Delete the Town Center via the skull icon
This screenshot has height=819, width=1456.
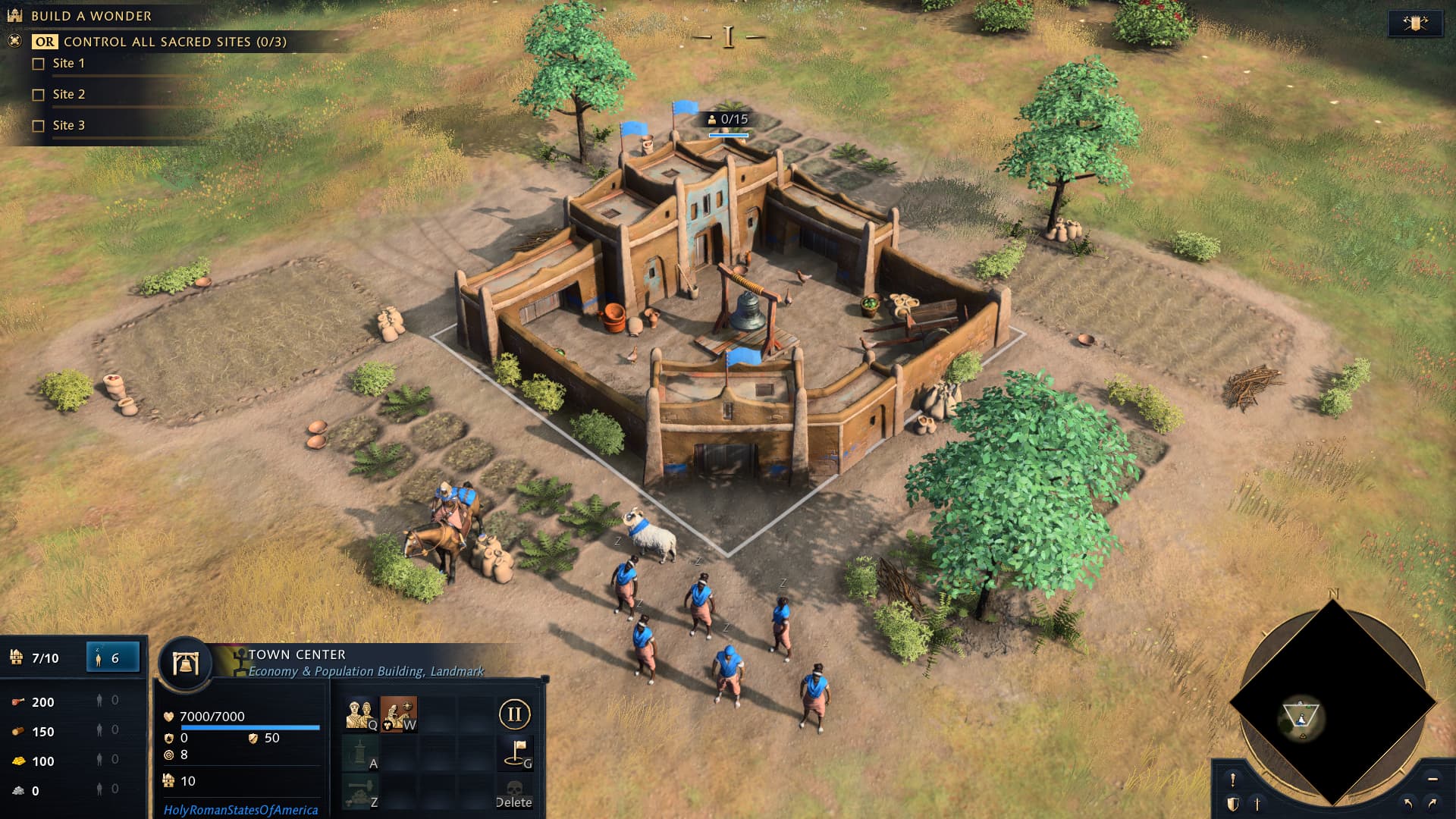point(516,792)
